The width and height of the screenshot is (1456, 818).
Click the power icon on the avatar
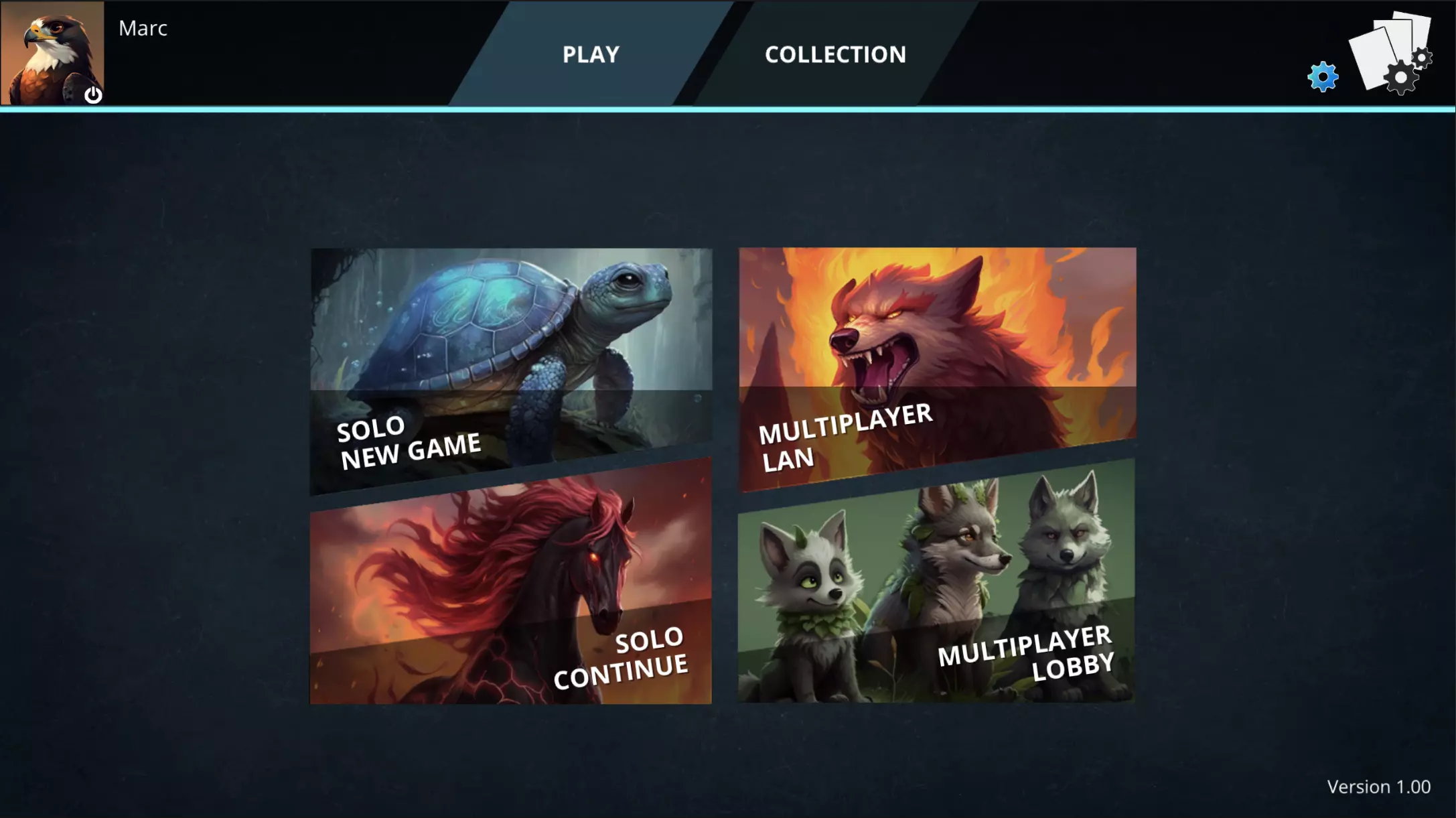[x=93, y=95]
